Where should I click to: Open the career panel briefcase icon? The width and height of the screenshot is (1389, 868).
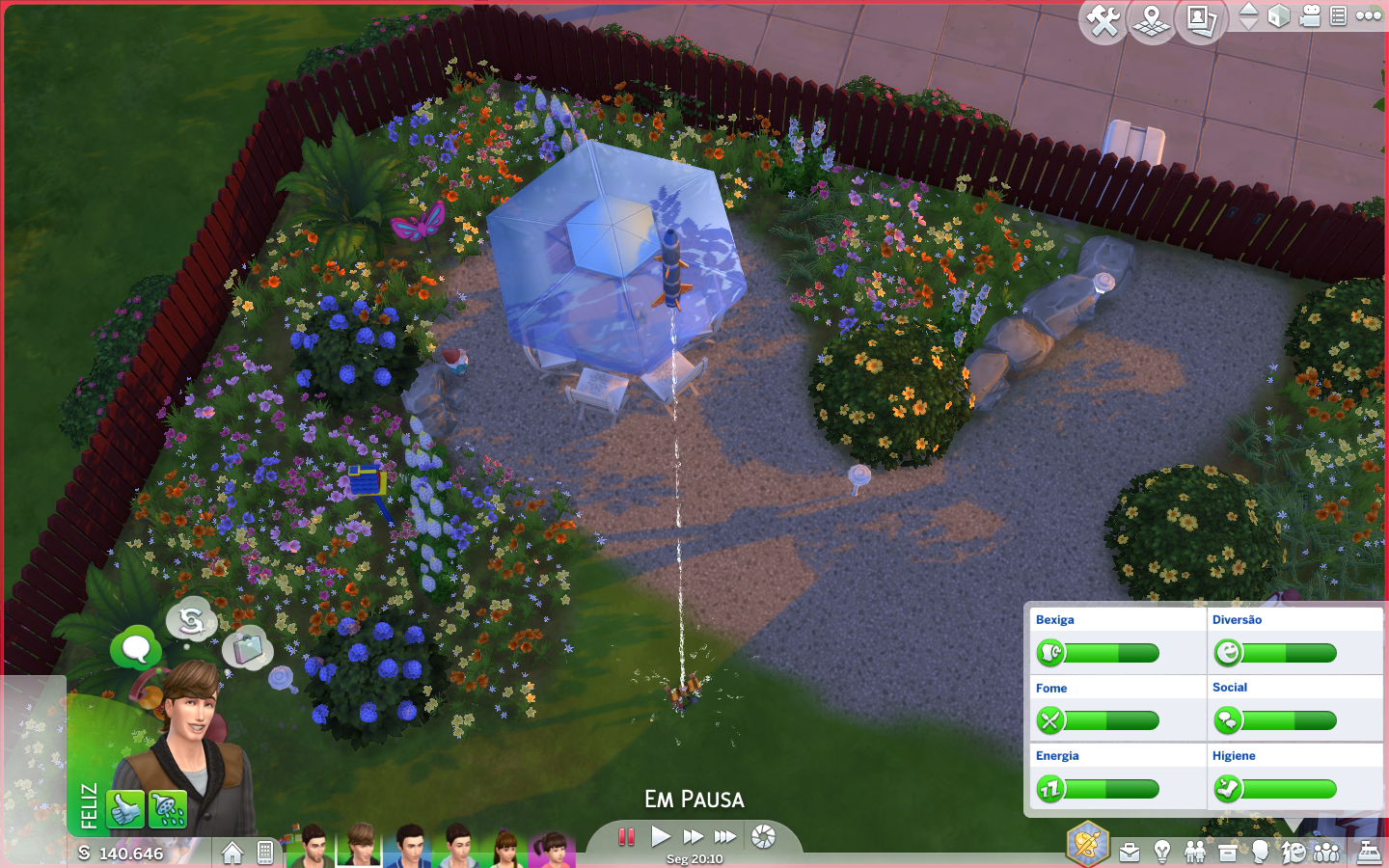click(x=1130, y=853)
